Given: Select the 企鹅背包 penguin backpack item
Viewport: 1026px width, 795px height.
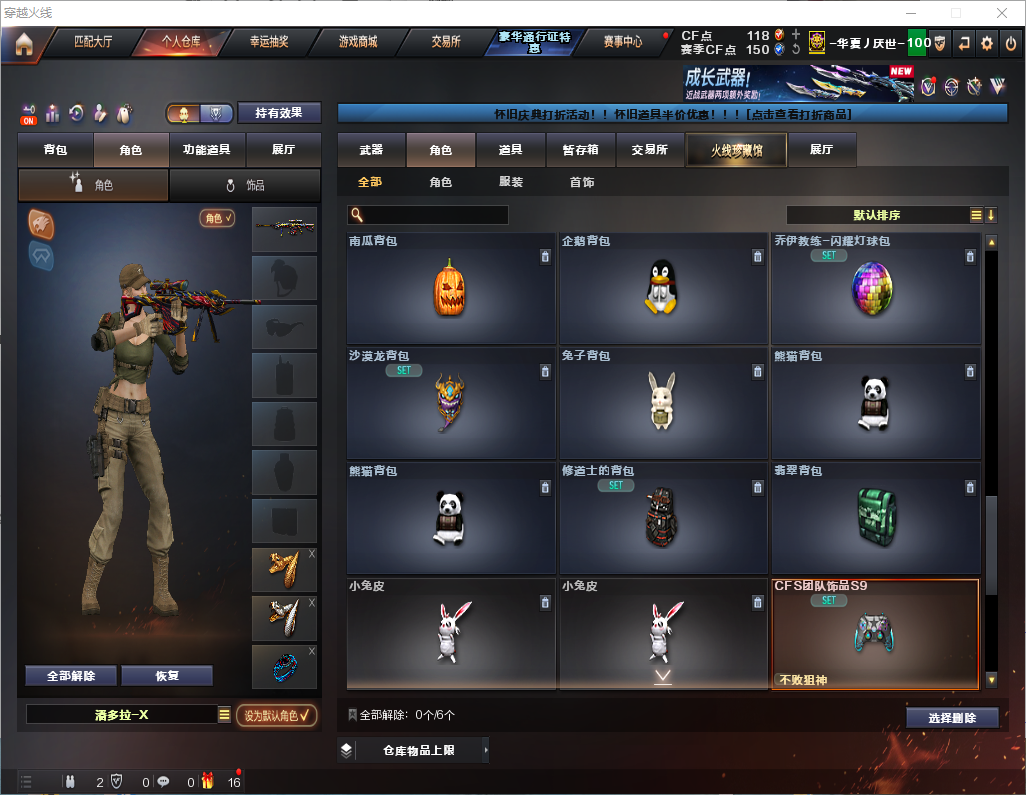Looking at the screenshot, I should pos(662,290).
